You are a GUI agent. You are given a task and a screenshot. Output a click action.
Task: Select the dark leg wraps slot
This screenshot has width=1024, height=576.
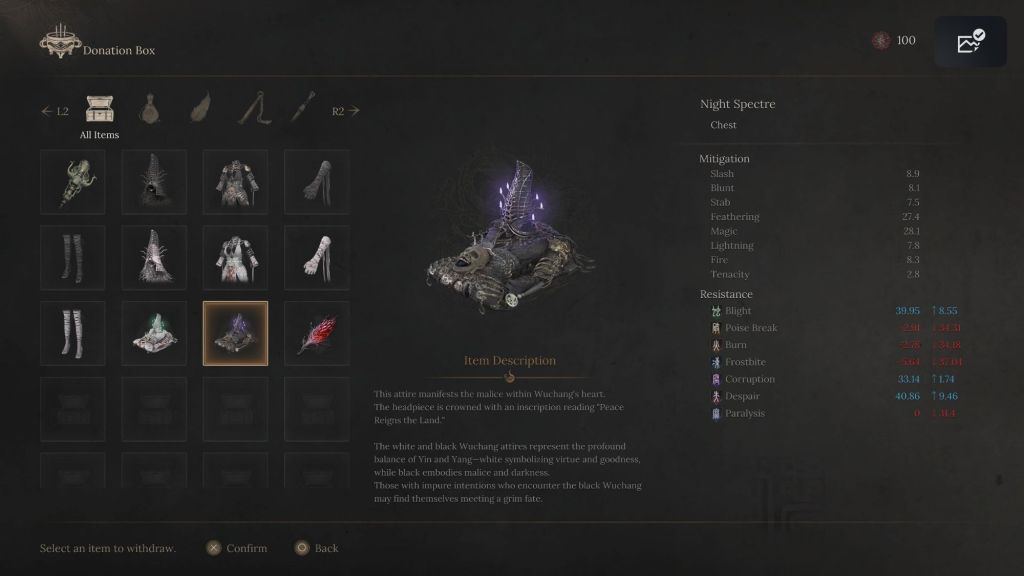[73, 258]
